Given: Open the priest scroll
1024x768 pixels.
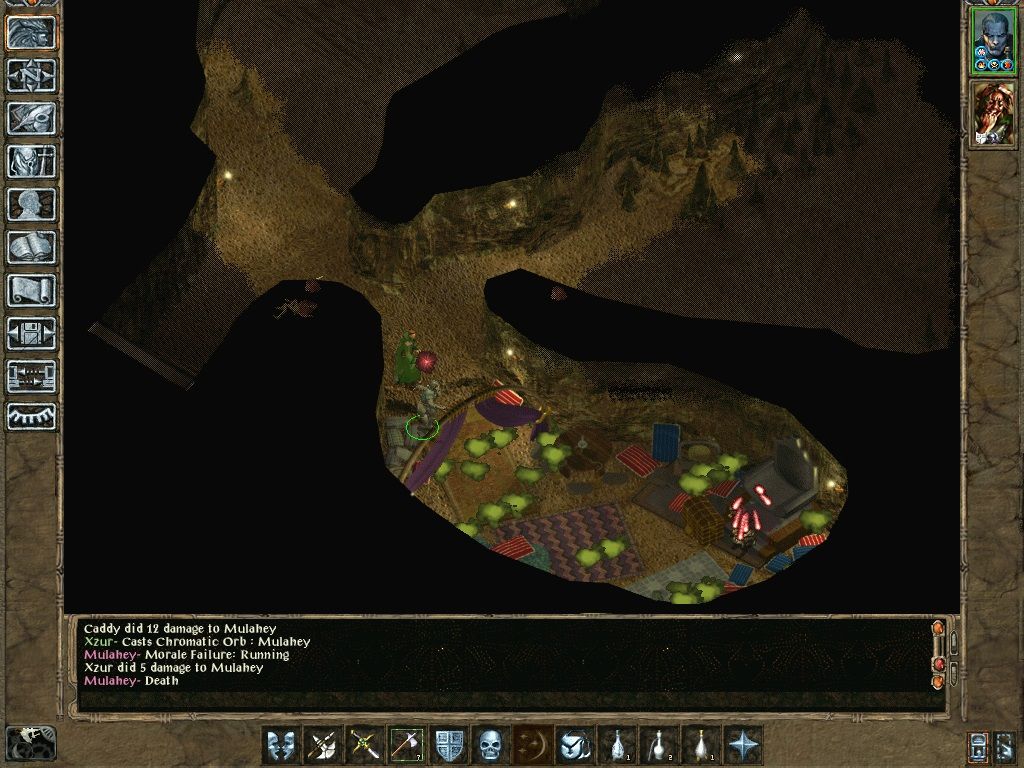Looking at the screenshot, I should (31, 290).
